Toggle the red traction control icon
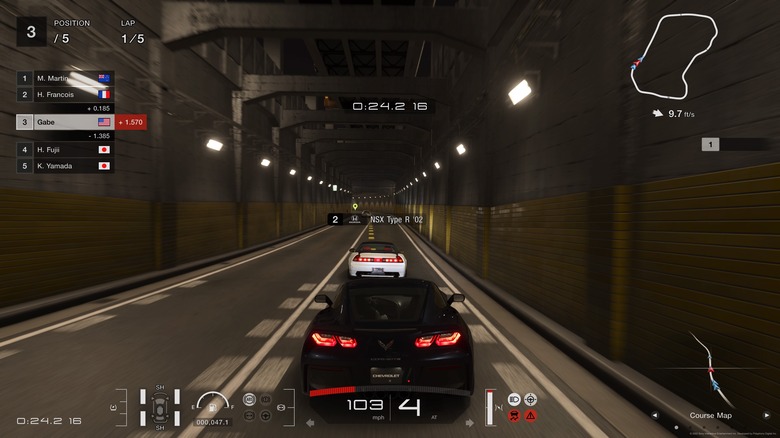Viewport: 780px width, 438px height. point(514,415)
